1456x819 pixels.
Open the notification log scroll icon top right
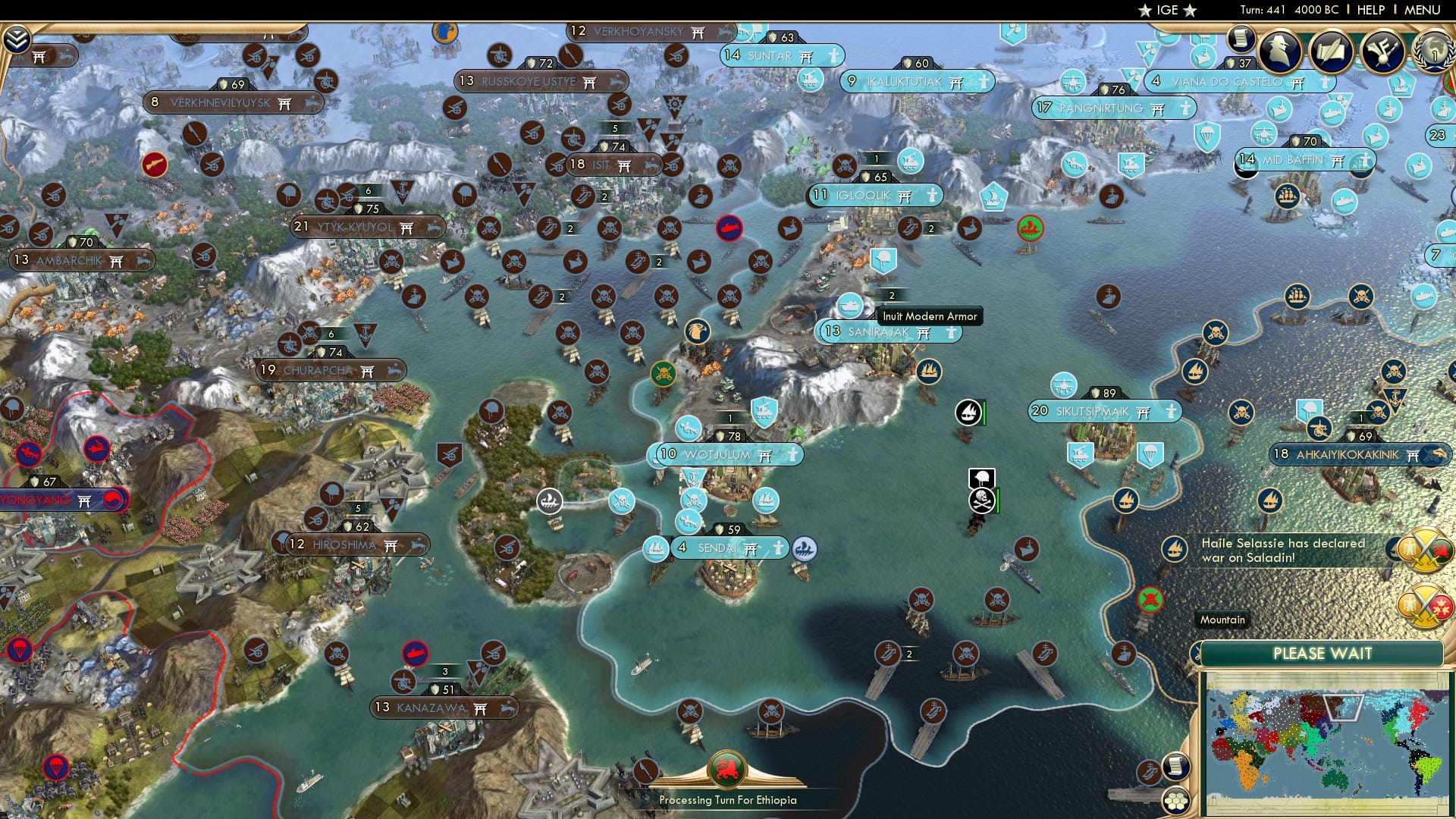pos(1241,40)
